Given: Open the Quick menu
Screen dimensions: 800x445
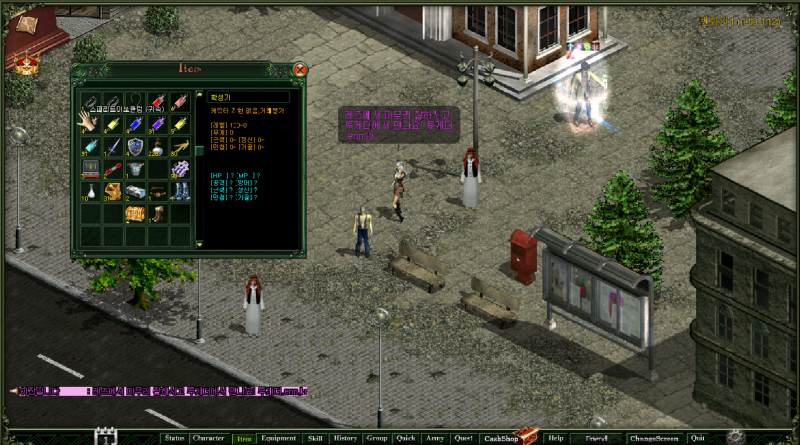Looking at the screenshot, I should (x=405, y=438).
